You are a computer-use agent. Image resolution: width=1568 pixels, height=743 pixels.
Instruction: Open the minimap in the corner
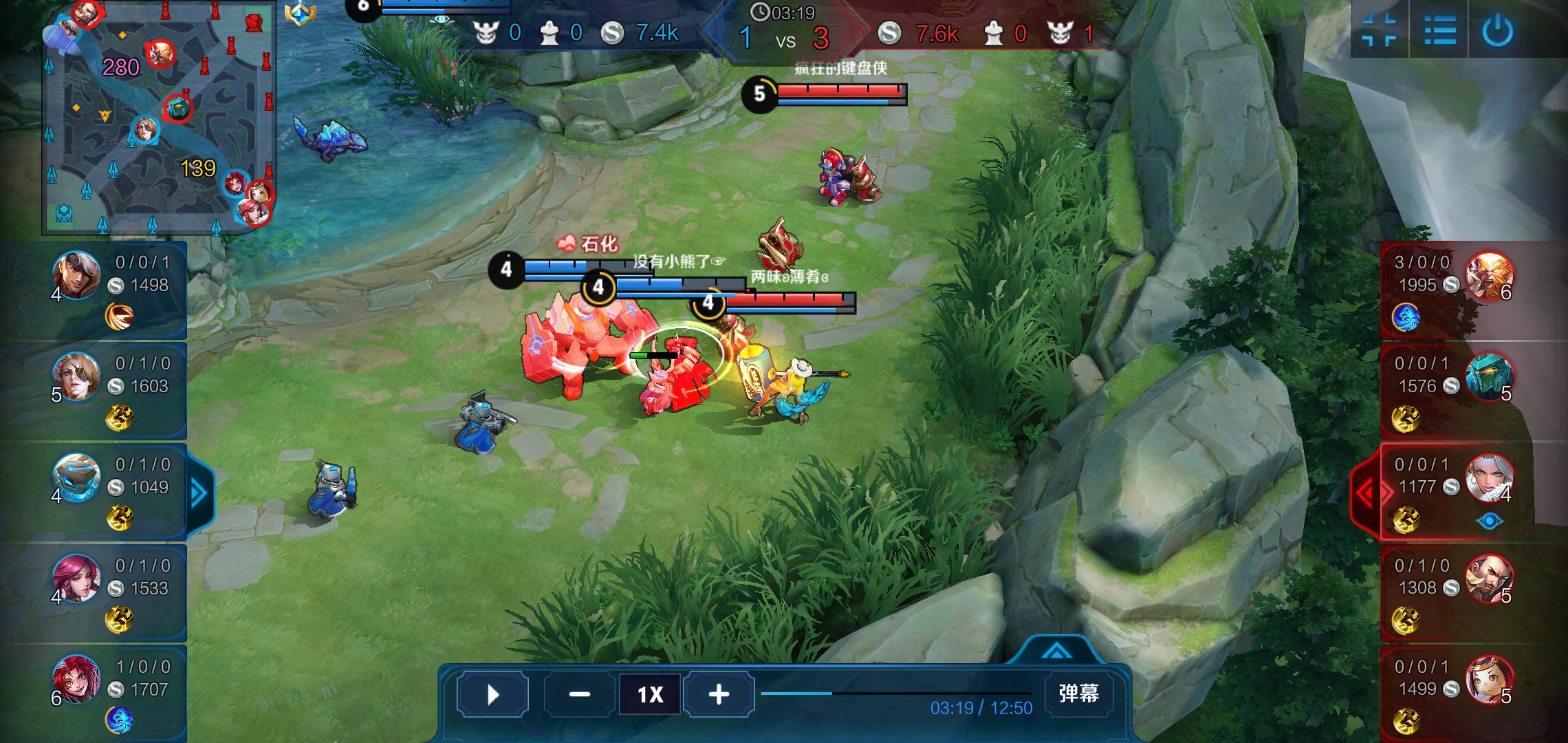pos(159,117)
